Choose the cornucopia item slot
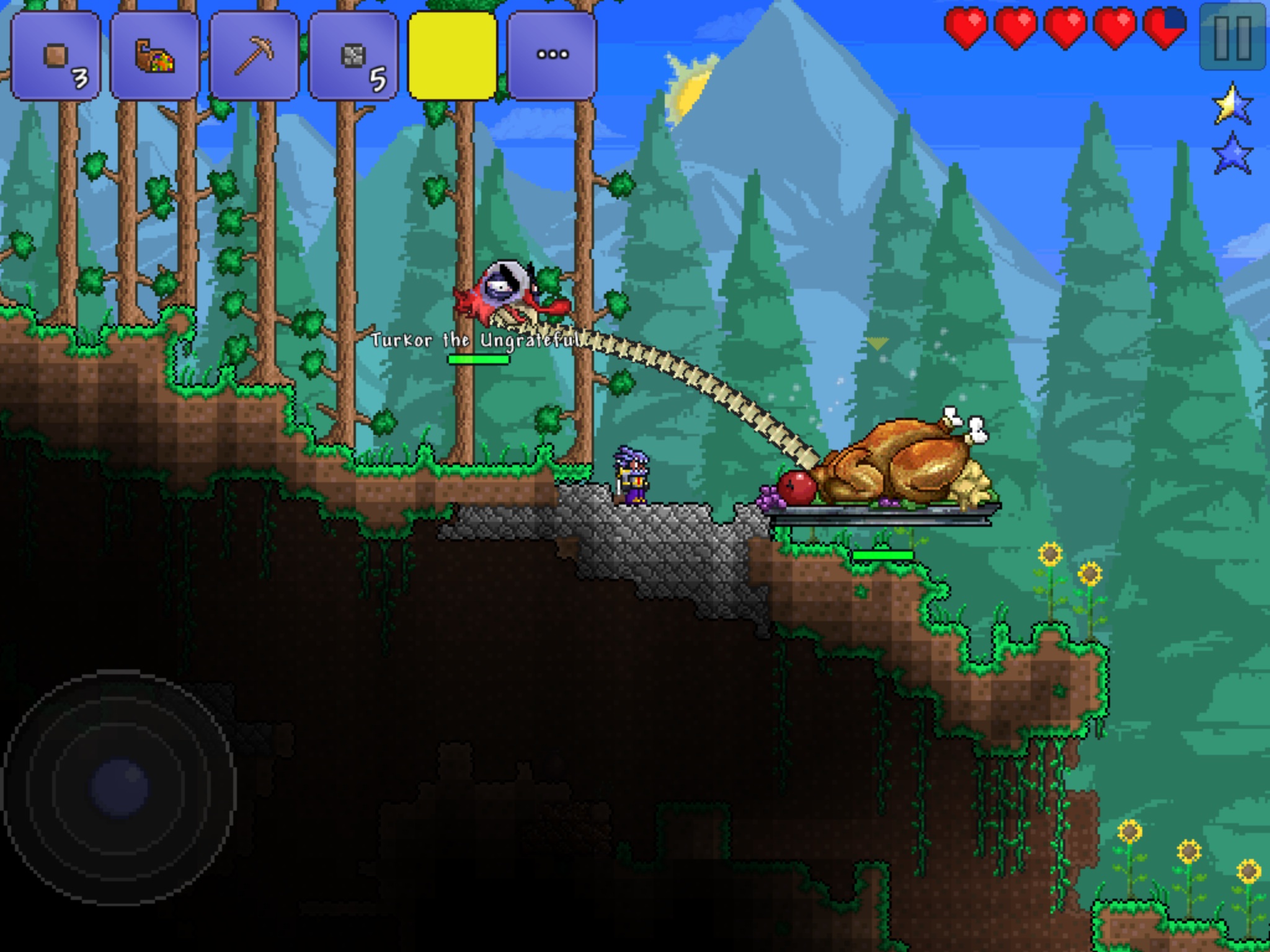 155,56
